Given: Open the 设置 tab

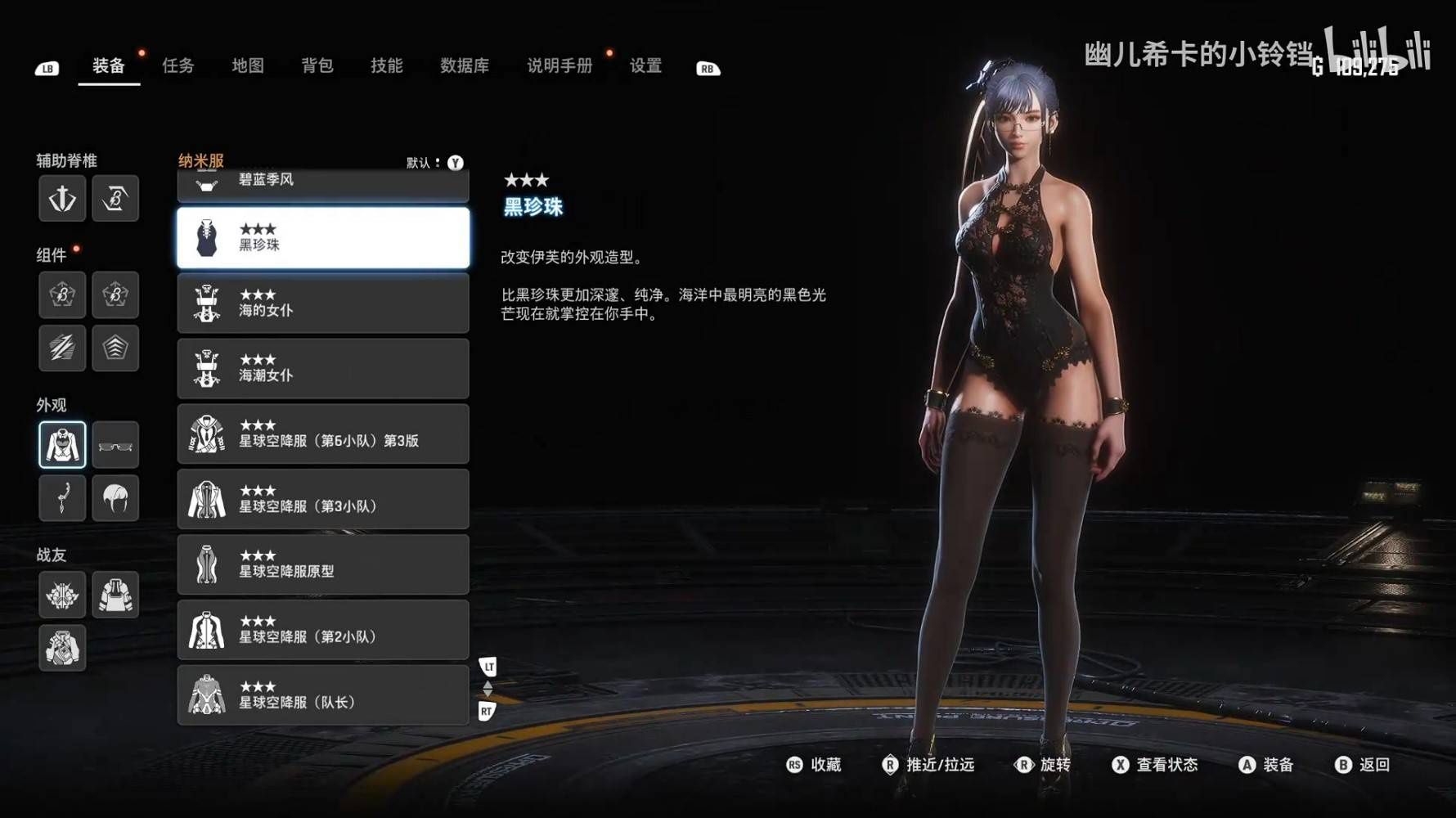Looking at the screenshot, I should (645, 66).
